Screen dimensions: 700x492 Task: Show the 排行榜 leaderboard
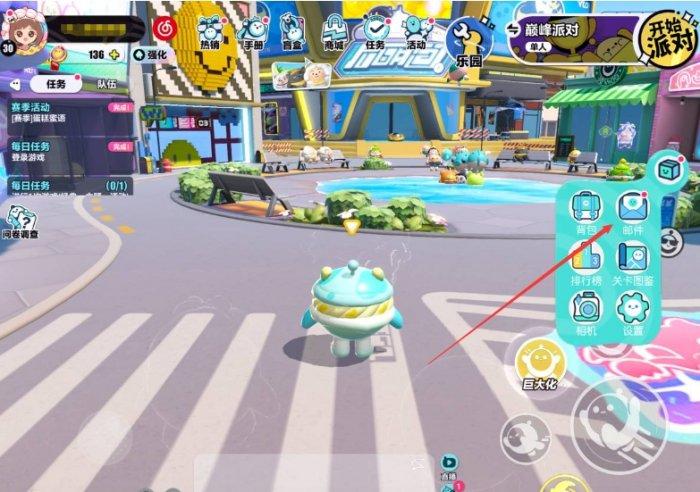586,260
